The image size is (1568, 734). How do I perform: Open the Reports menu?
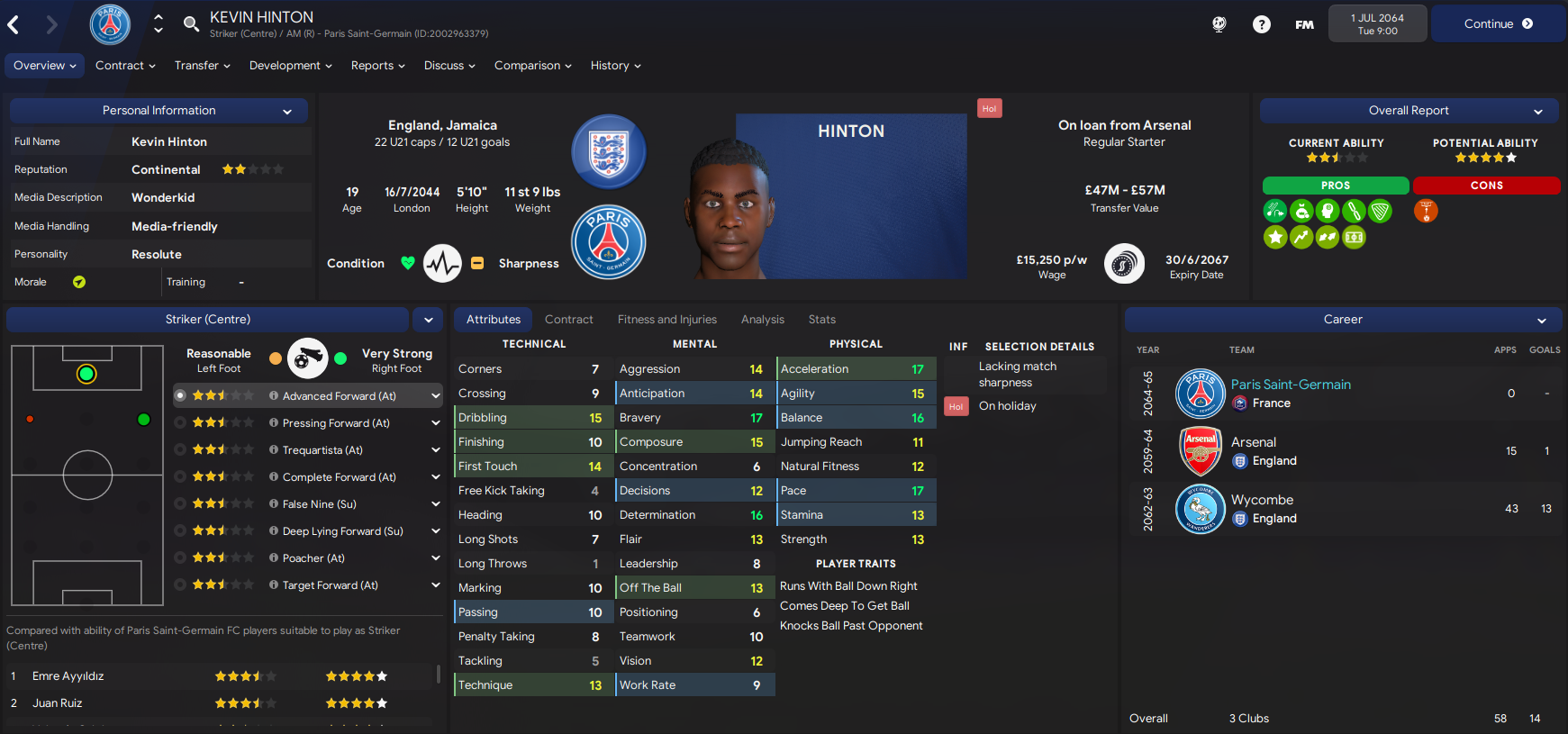[x=377, y=66]
